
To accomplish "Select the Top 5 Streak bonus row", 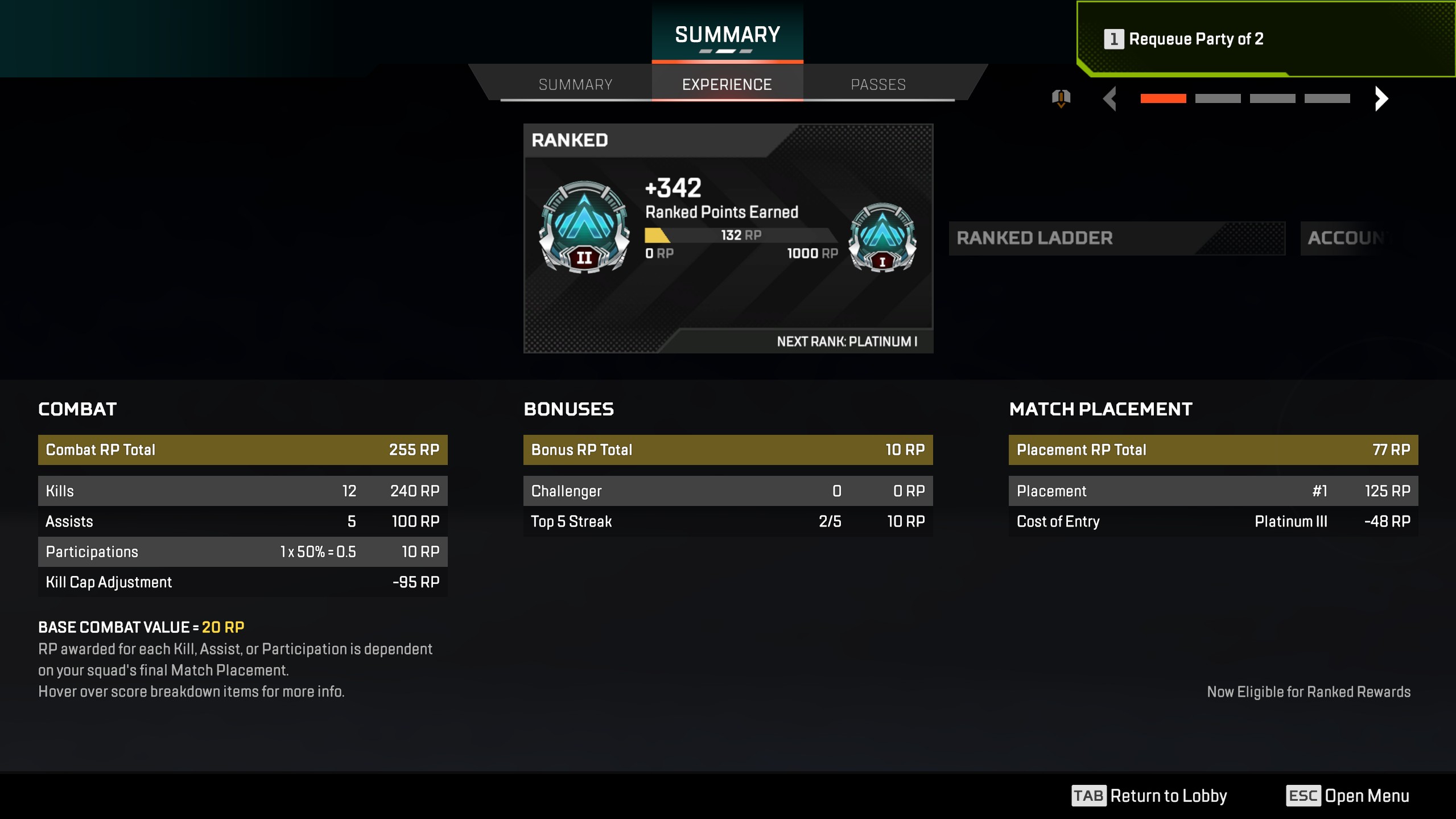I will click(x=728, y=521).
